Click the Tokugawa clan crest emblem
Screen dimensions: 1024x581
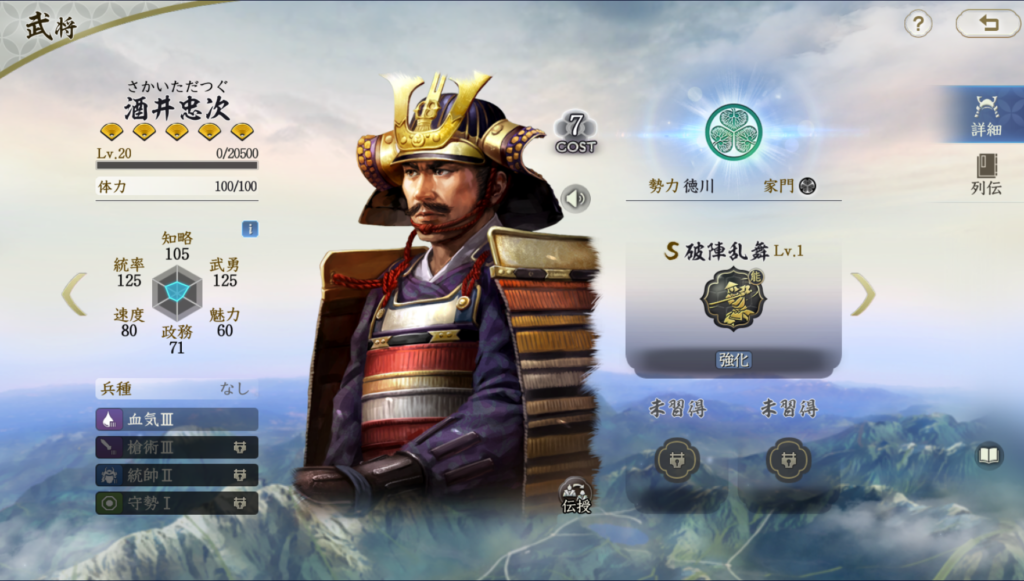[x=733, y=131]
